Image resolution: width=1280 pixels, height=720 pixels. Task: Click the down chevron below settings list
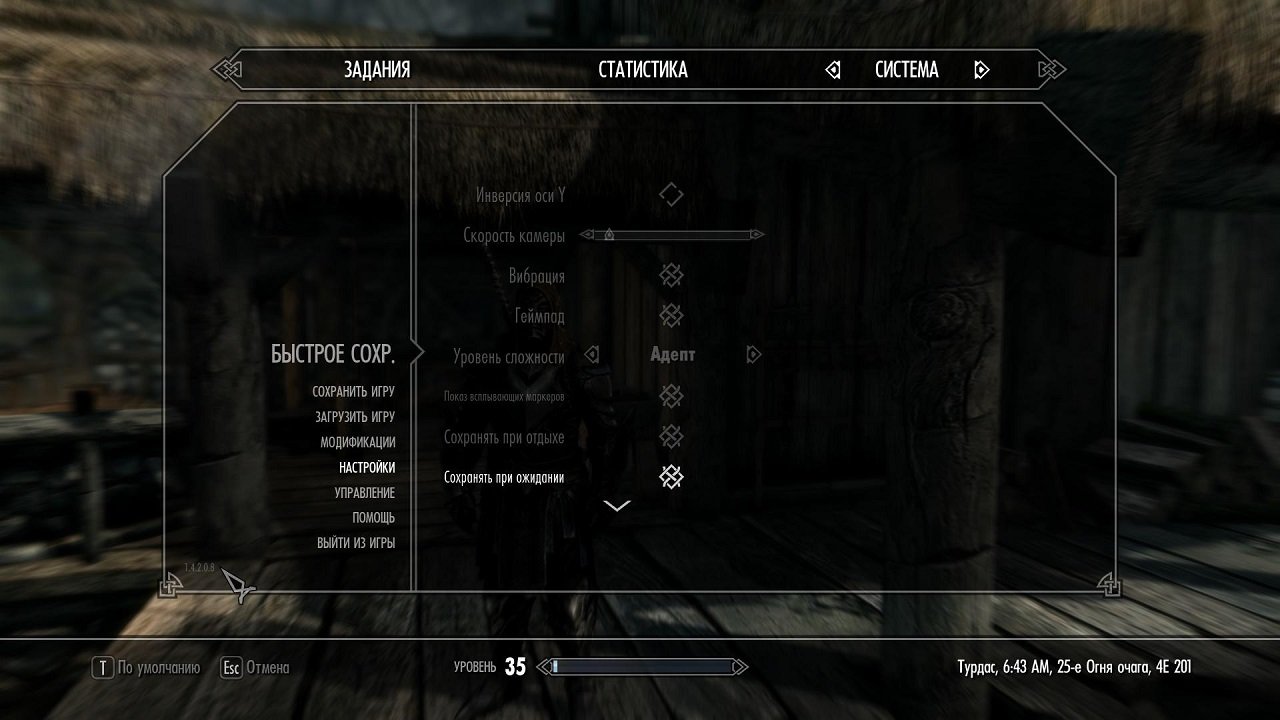[616, 505]
